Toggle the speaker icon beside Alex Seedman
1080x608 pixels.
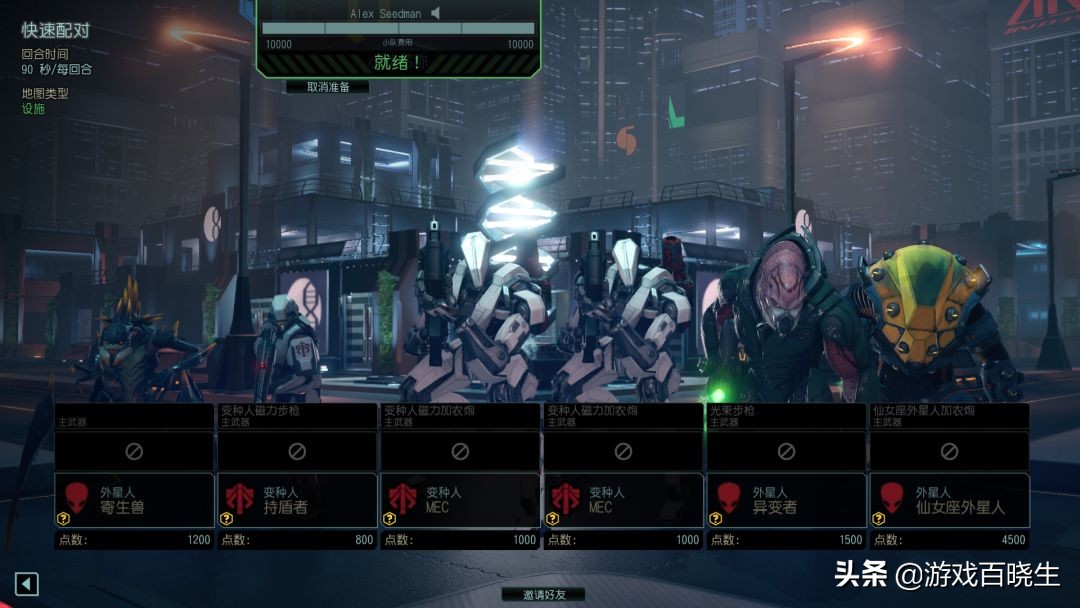point(436,14)
